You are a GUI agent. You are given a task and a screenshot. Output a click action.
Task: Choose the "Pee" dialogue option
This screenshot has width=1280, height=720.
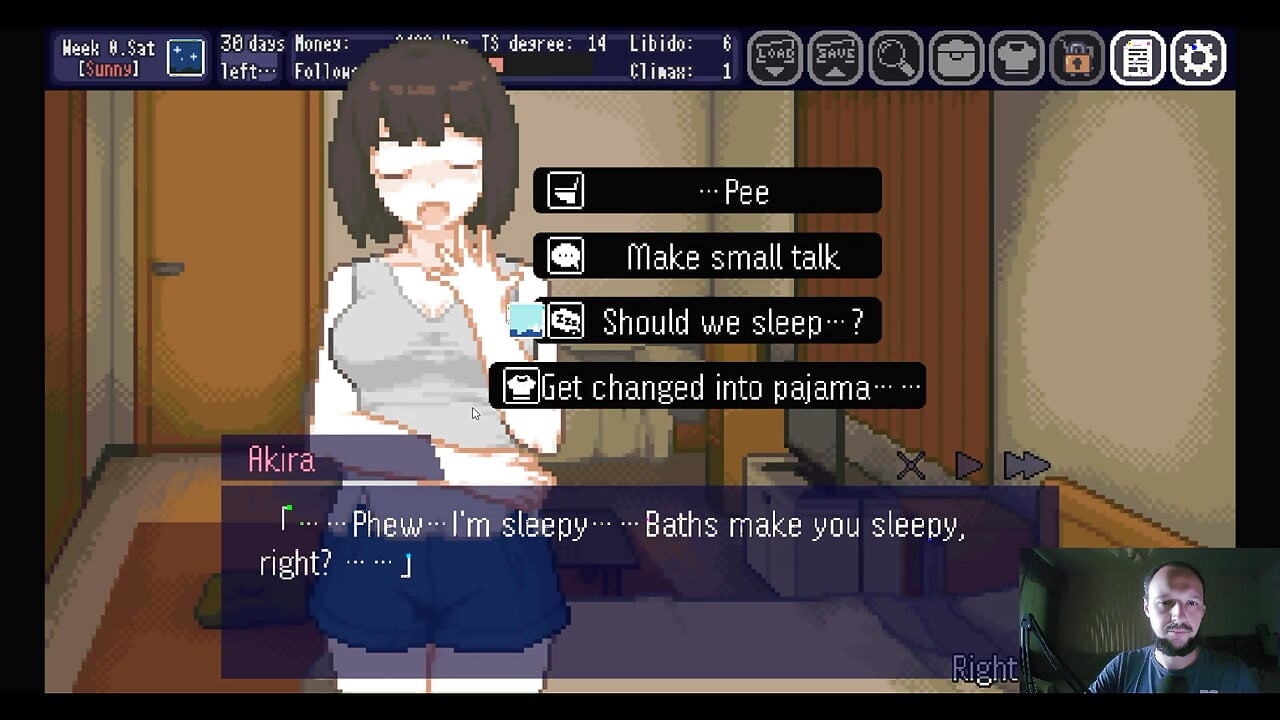(x=707, y=191)
